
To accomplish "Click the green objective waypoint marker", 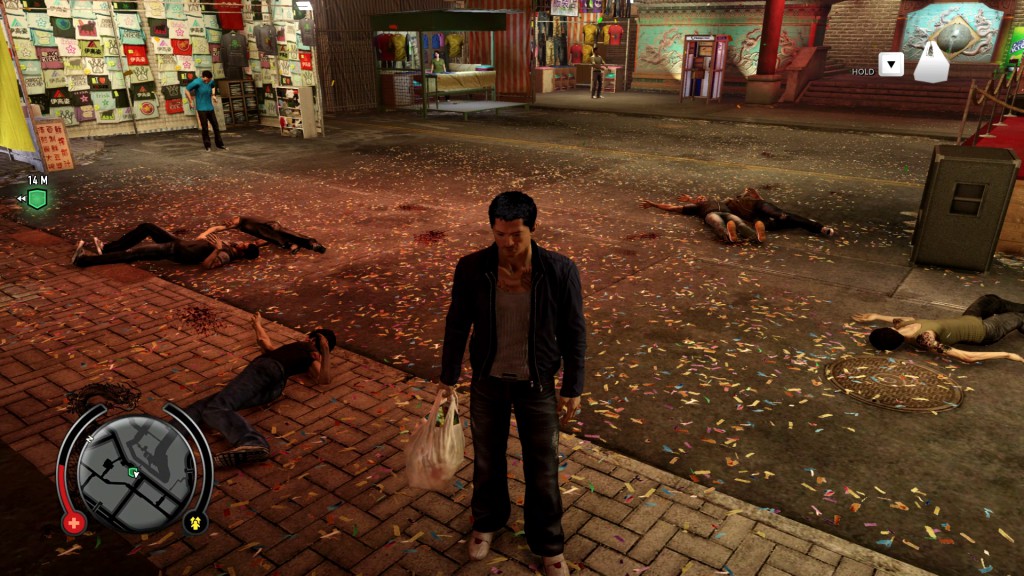I will [x=37, y=198].
